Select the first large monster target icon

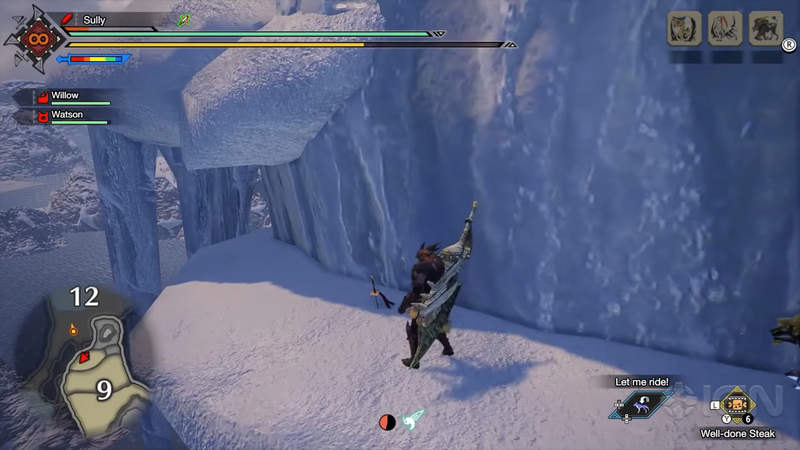click(x=683, y=28)
